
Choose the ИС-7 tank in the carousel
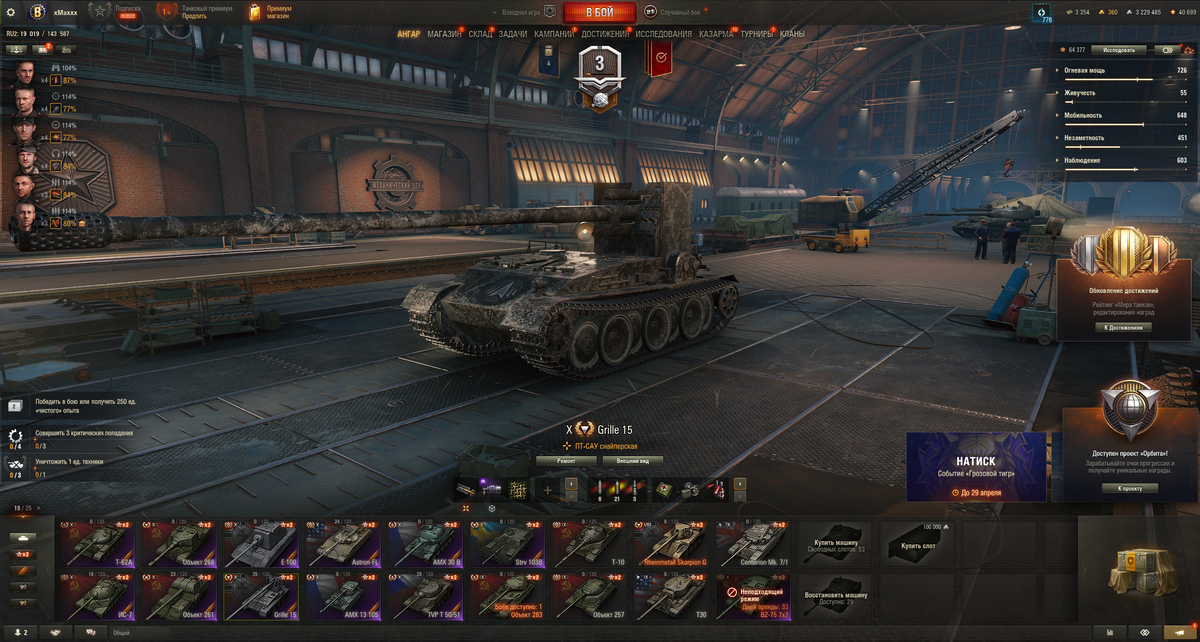pyautogui.click(x=96, y=596)
